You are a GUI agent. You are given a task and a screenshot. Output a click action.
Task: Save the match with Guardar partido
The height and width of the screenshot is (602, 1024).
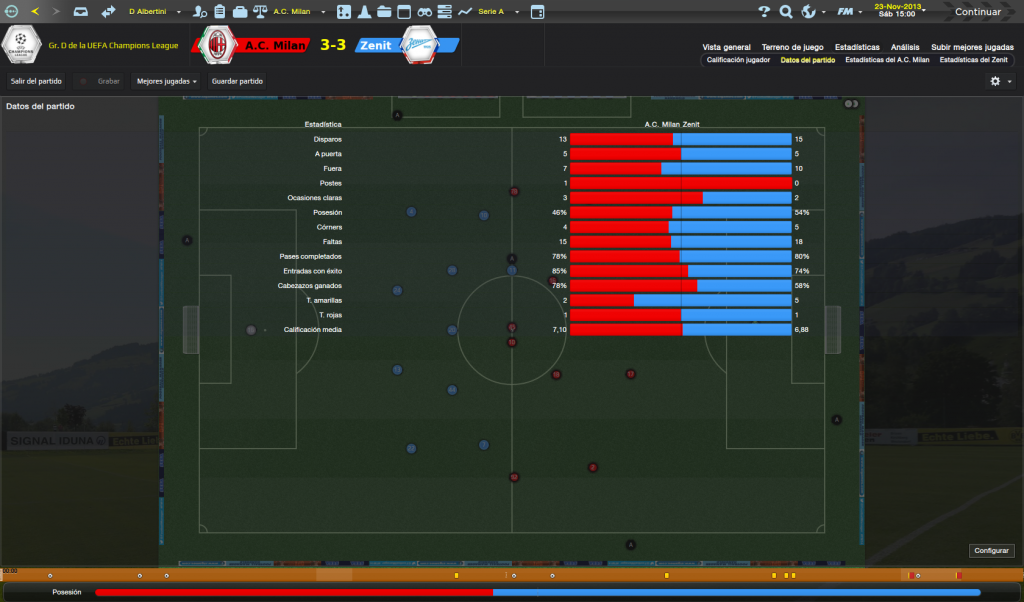coord(238,81)
